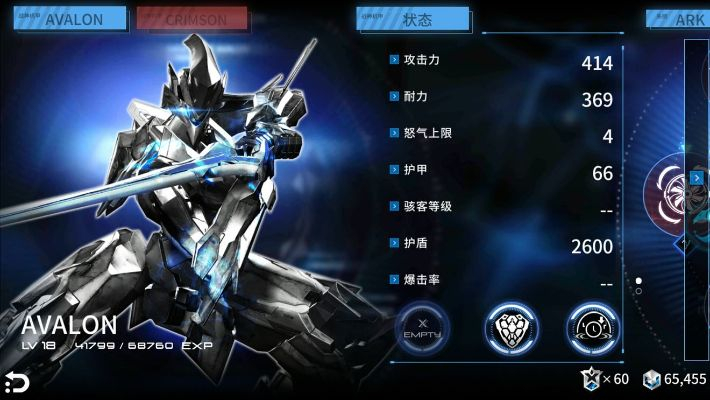Show details for 攻击力 stat
The height and width of the screenshot is (400, 710).
pyautogui.click(x=395, y=61)
